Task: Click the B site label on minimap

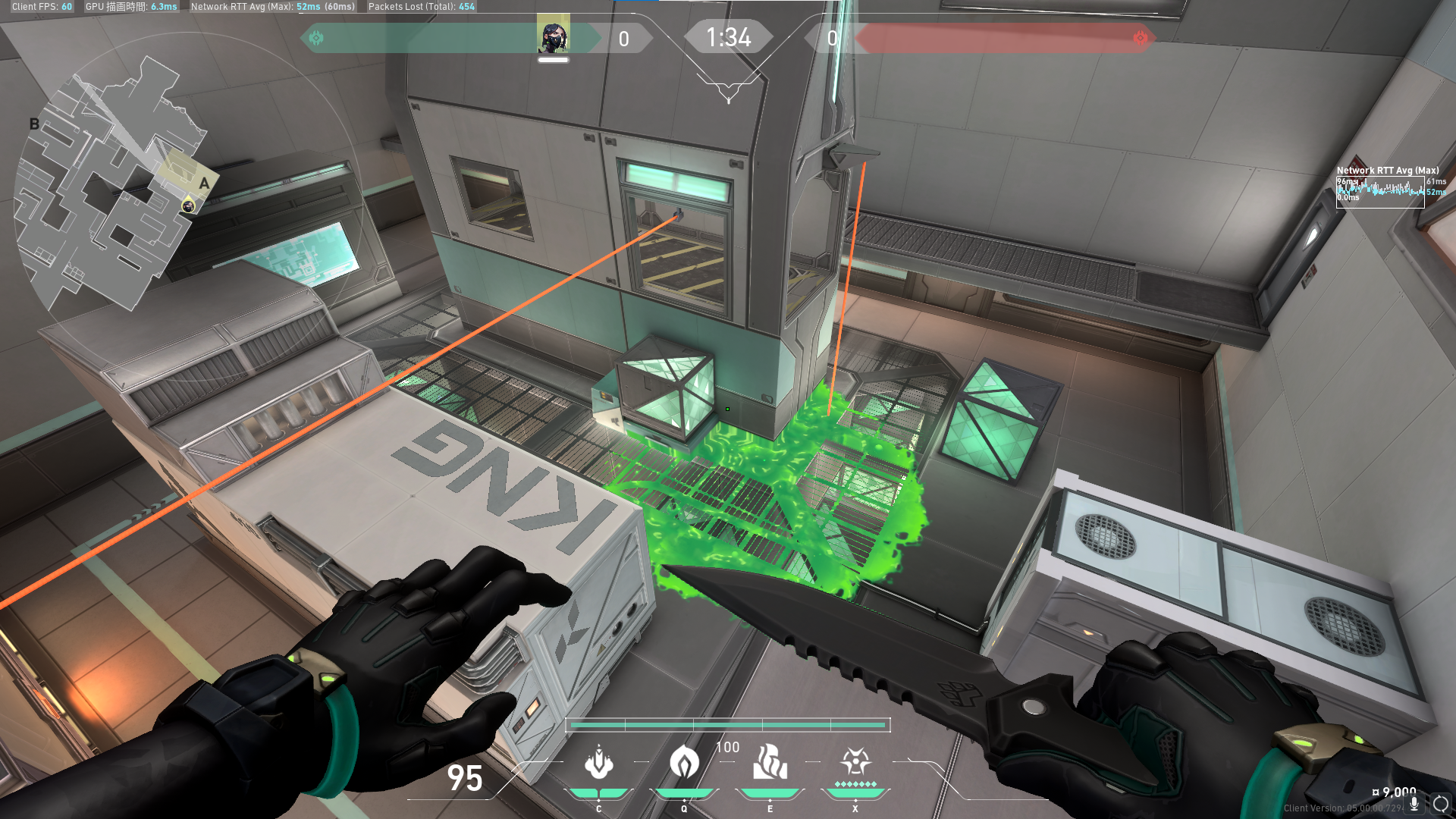Action: 34,124
